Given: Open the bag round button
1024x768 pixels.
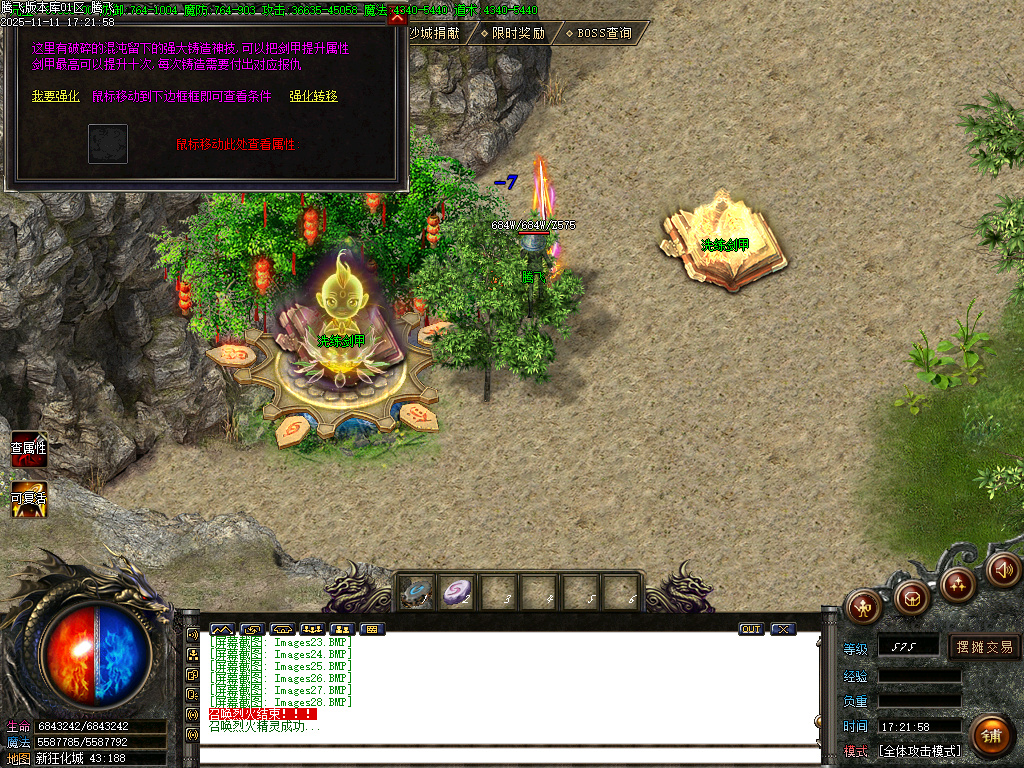Looking at the screenshot, I should 911,598.
